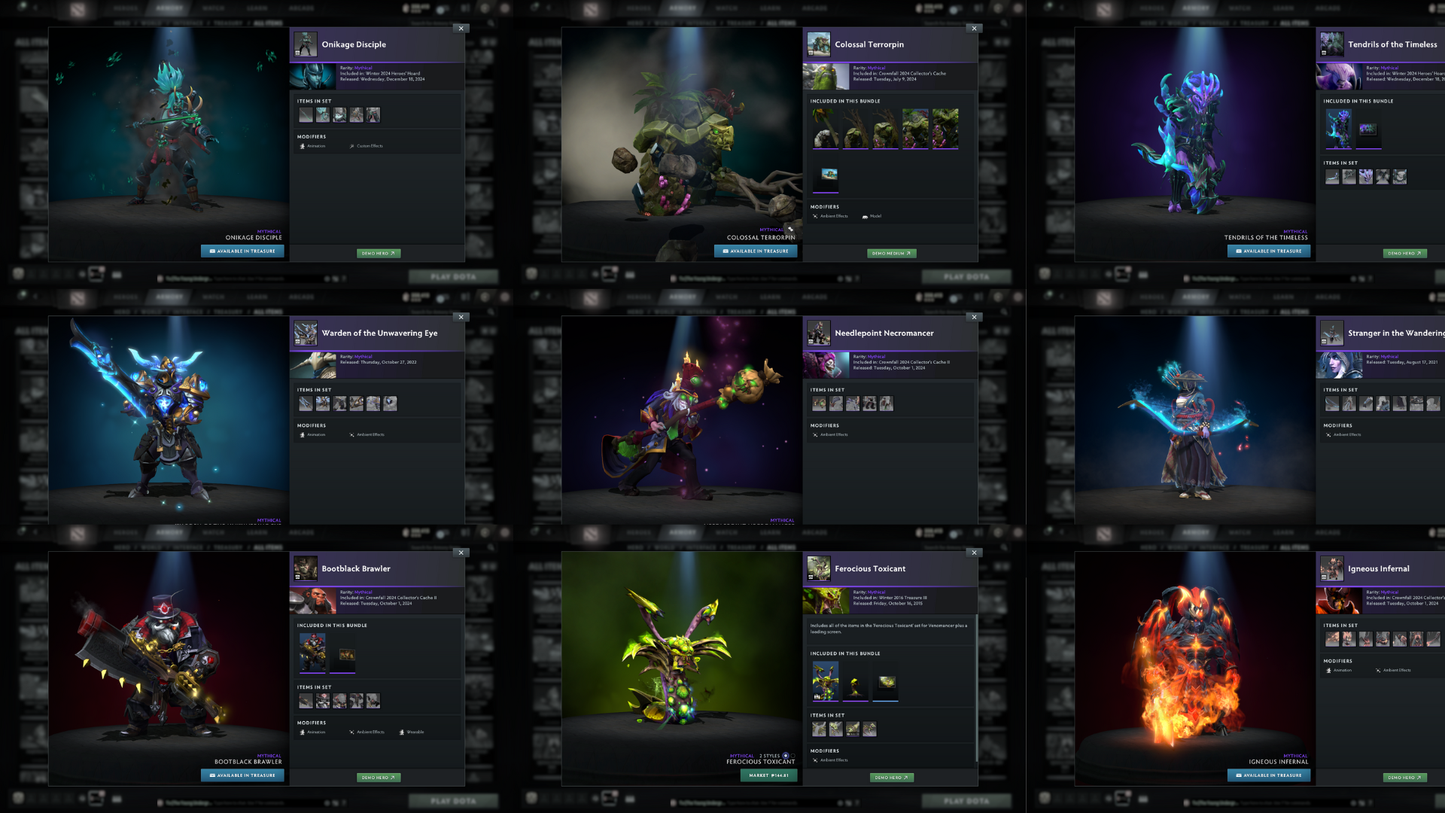Click the Animation modifier icon on Igneous Infernal
Image resolution: width=1445 pixels, height=813 pixels.
tap(1330, 670)
